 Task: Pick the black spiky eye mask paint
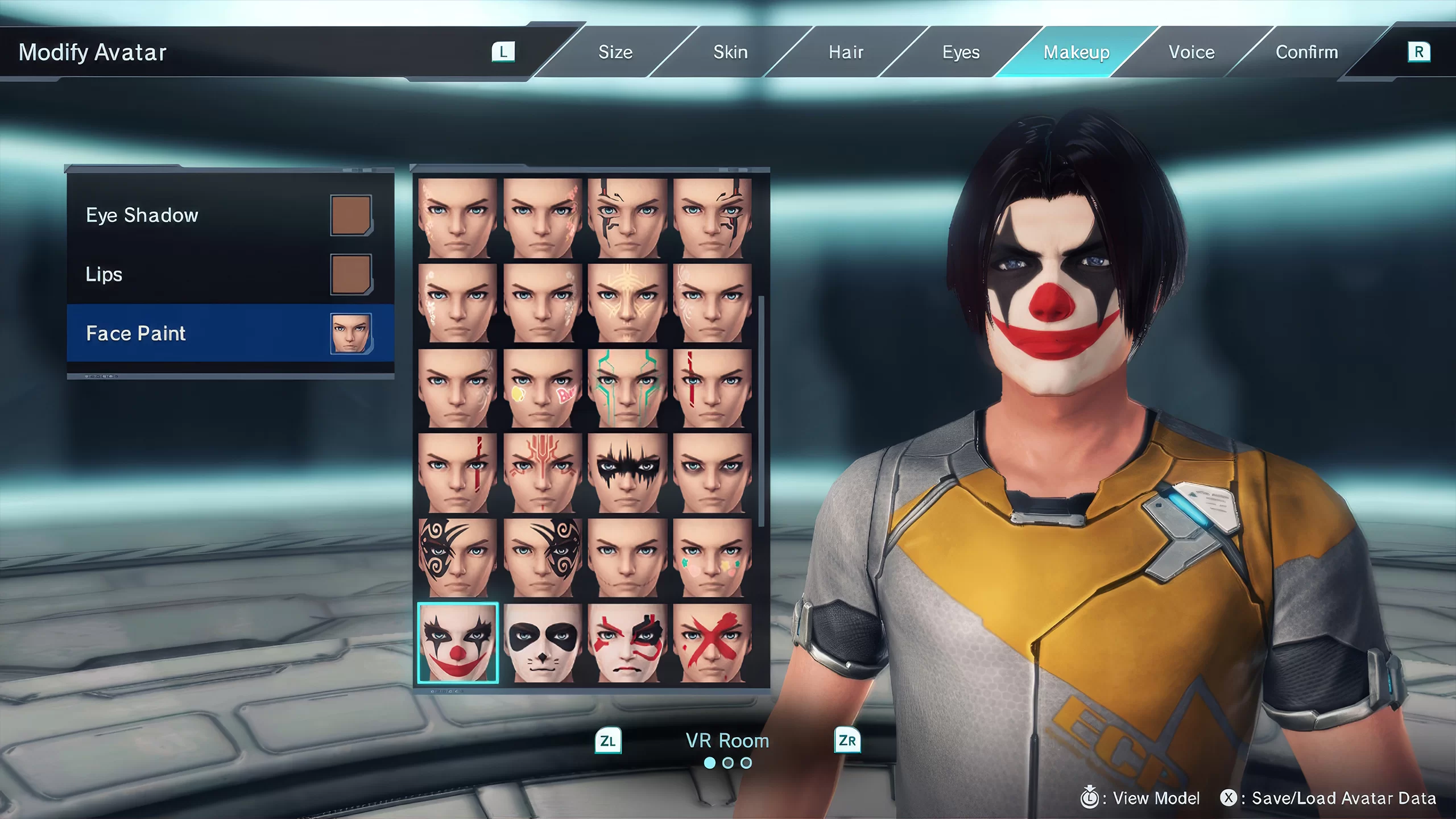(627, 473)
